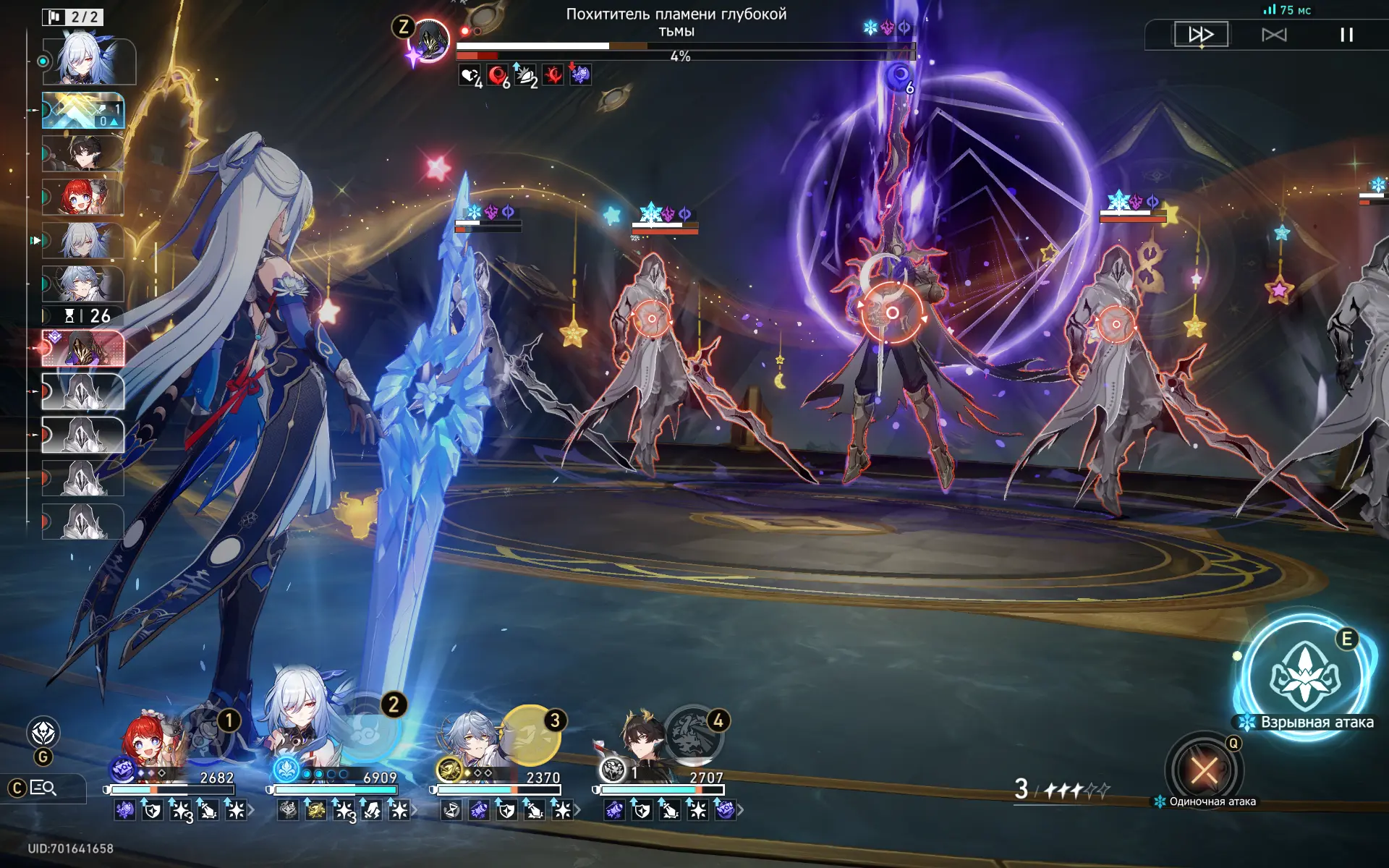Expand the red-haired character's buff list
The image size is (1389, 868).
point(251,811)
